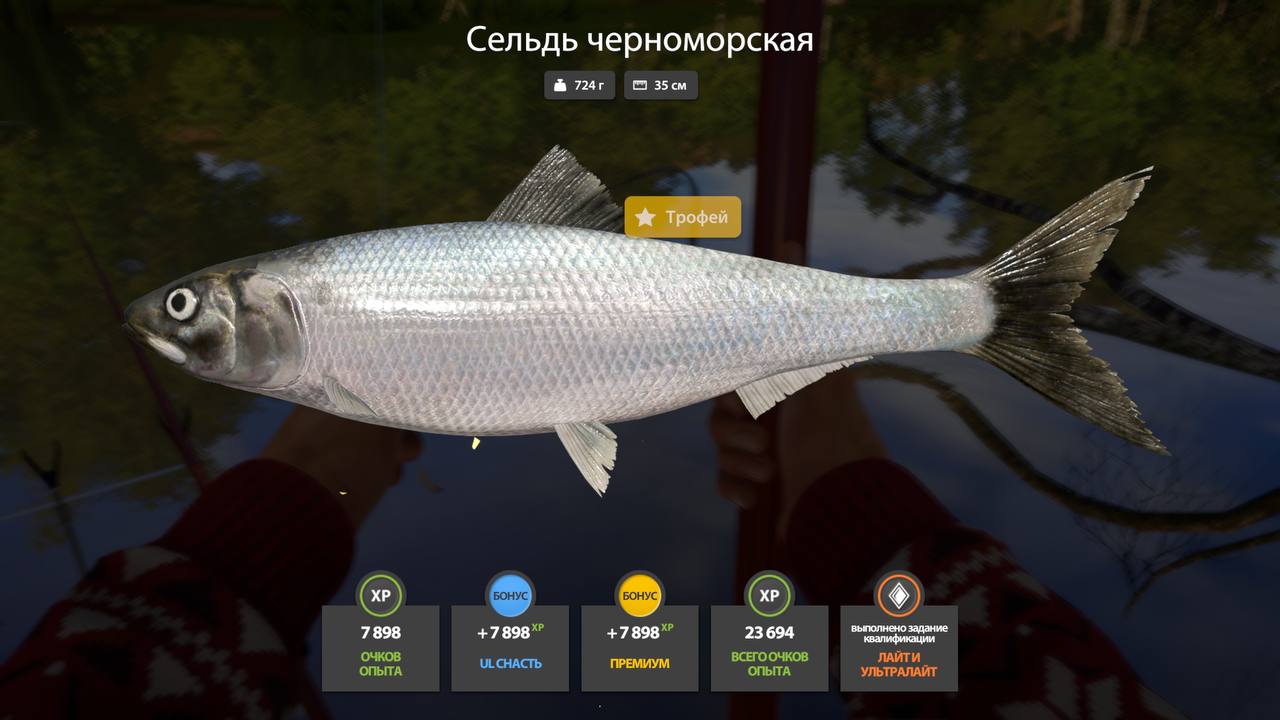
Task: Click the 35 см length badge
Action: tap(661, 86)
